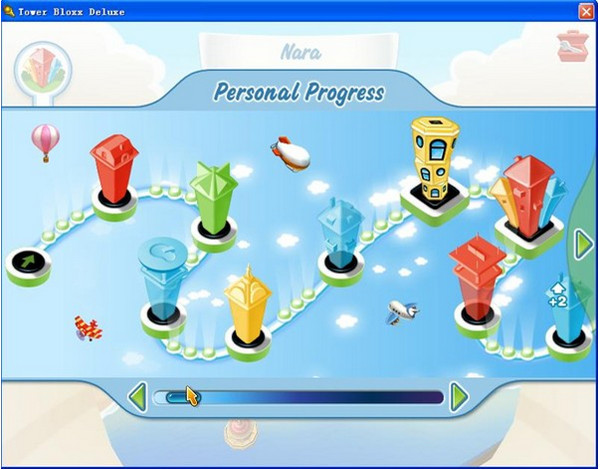The image size is (600, 470).
Task: Click the progress scrollbar handle
Action: click(181, 397)
